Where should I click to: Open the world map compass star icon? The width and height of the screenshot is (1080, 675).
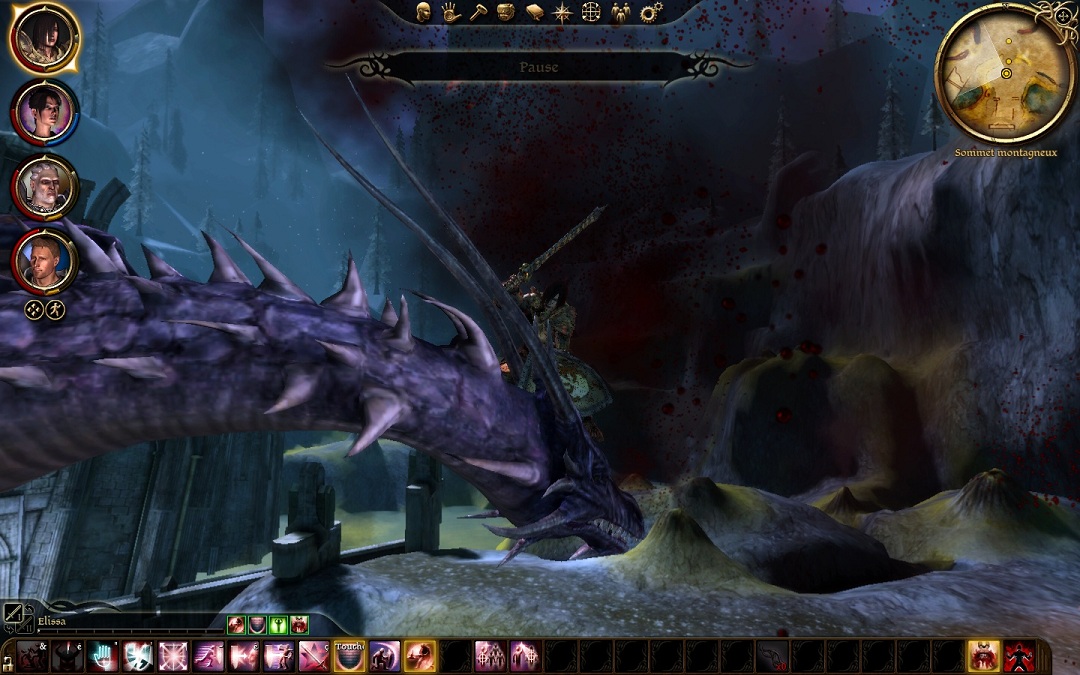coord(563,12)
